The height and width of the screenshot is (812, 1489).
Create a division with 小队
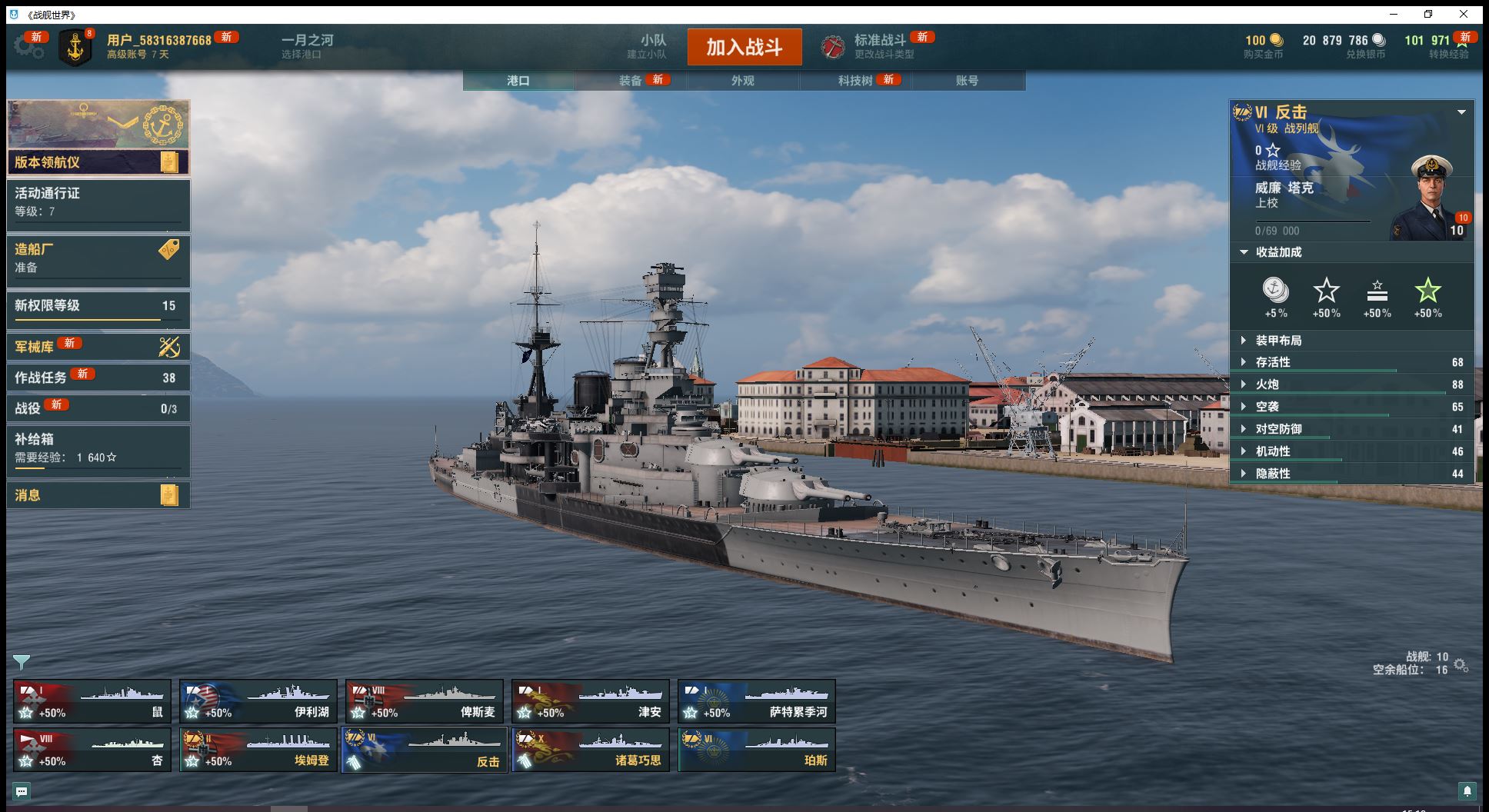(x=652, y=46)
